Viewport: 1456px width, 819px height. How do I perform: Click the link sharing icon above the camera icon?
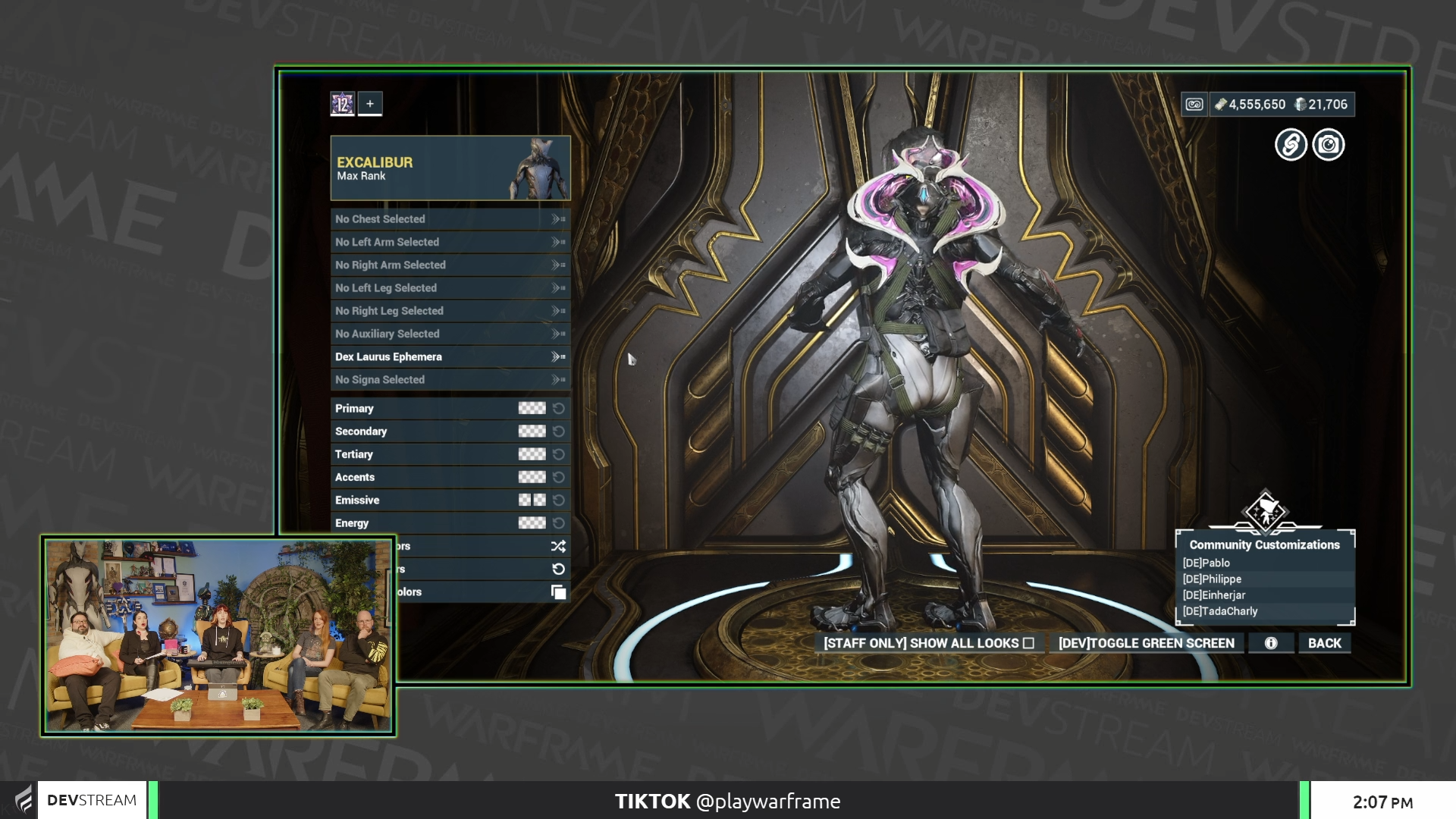coord(1291,144)
